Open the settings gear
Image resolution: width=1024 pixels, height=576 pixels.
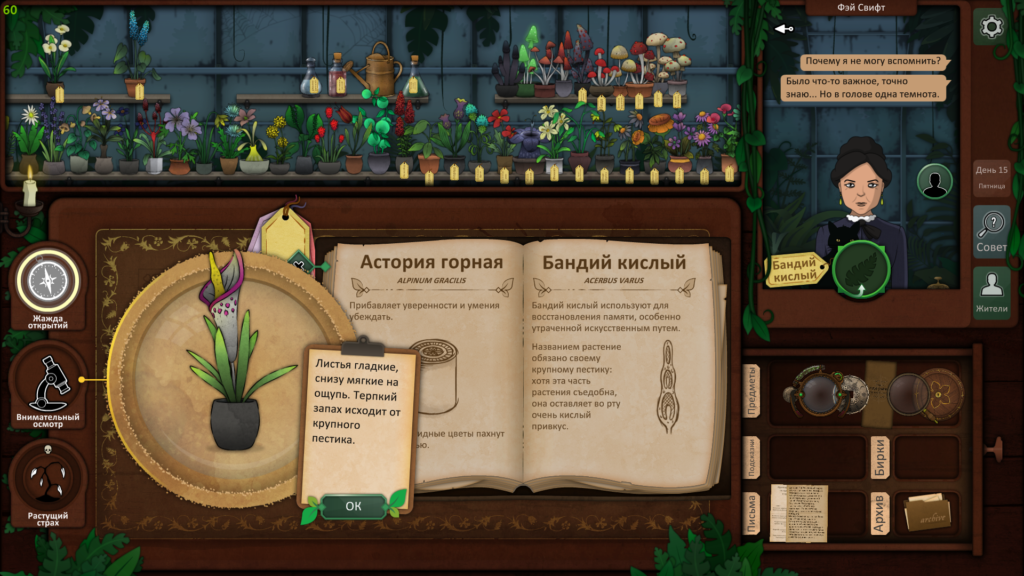point(991,27)
